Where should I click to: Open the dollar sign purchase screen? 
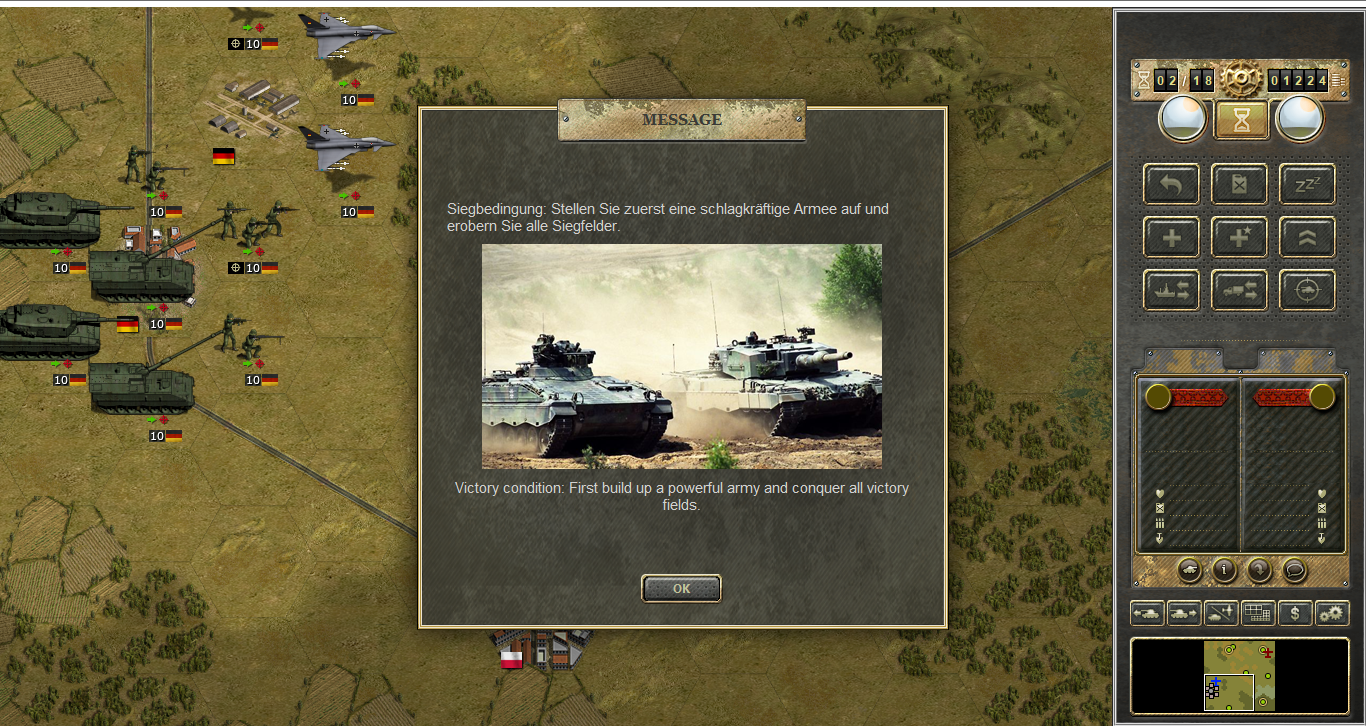click(1295, 613)
